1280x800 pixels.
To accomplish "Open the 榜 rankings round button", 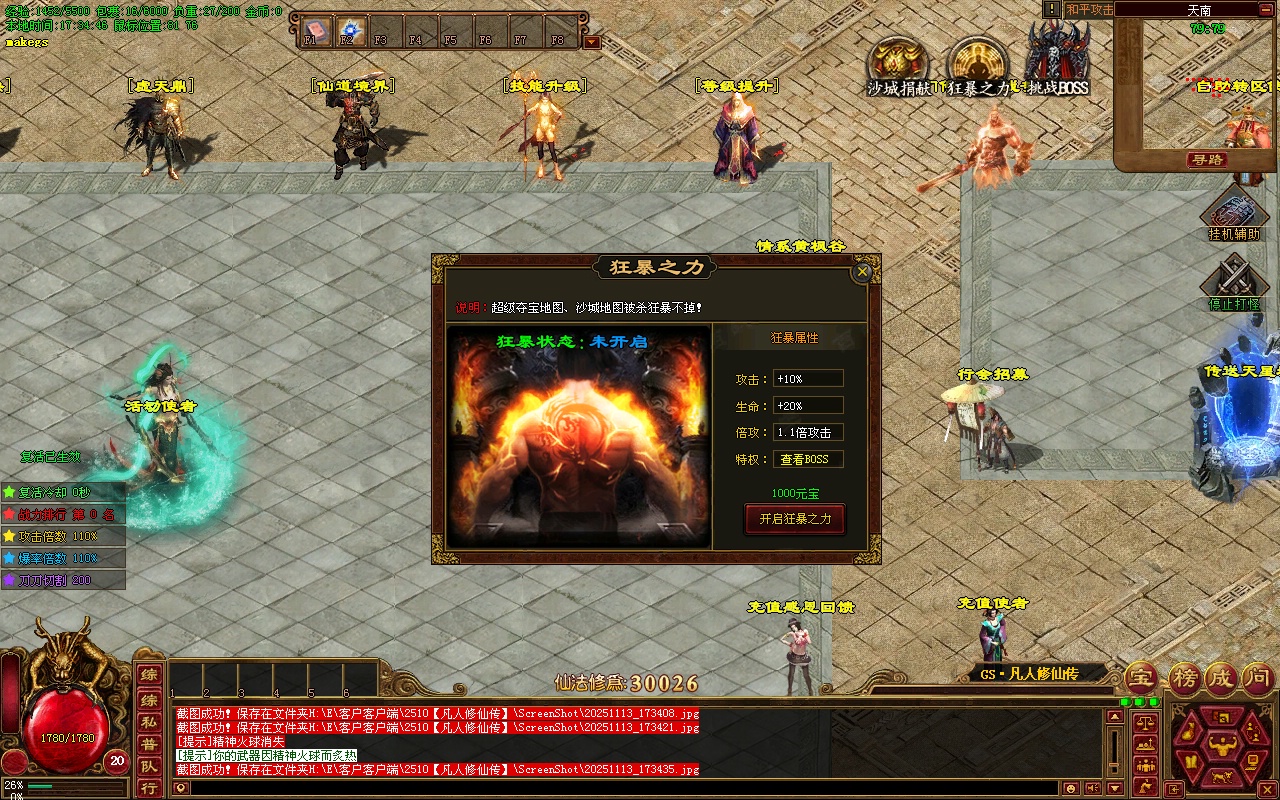I will point(1184,678).
